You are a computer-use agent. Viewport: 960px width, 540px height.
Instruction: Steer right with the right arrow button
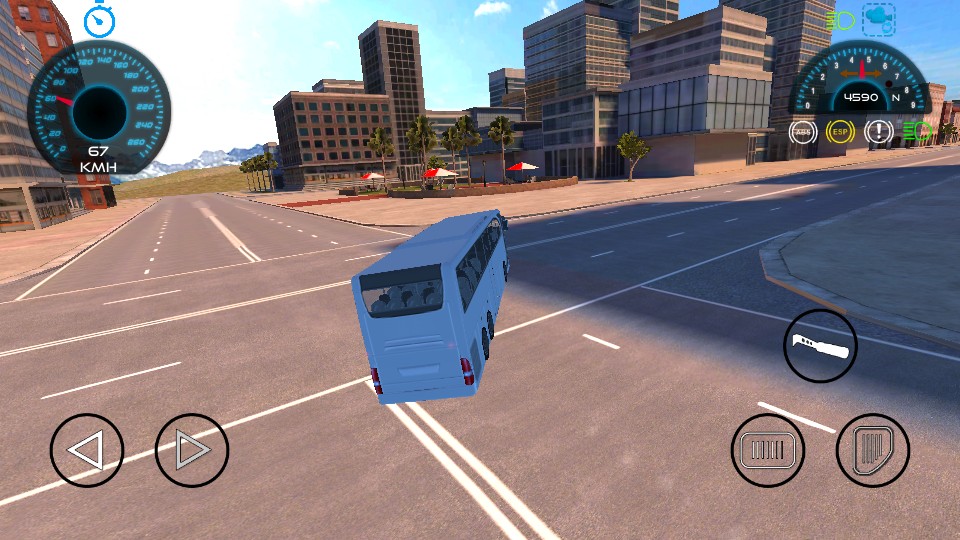pos(192,450)
